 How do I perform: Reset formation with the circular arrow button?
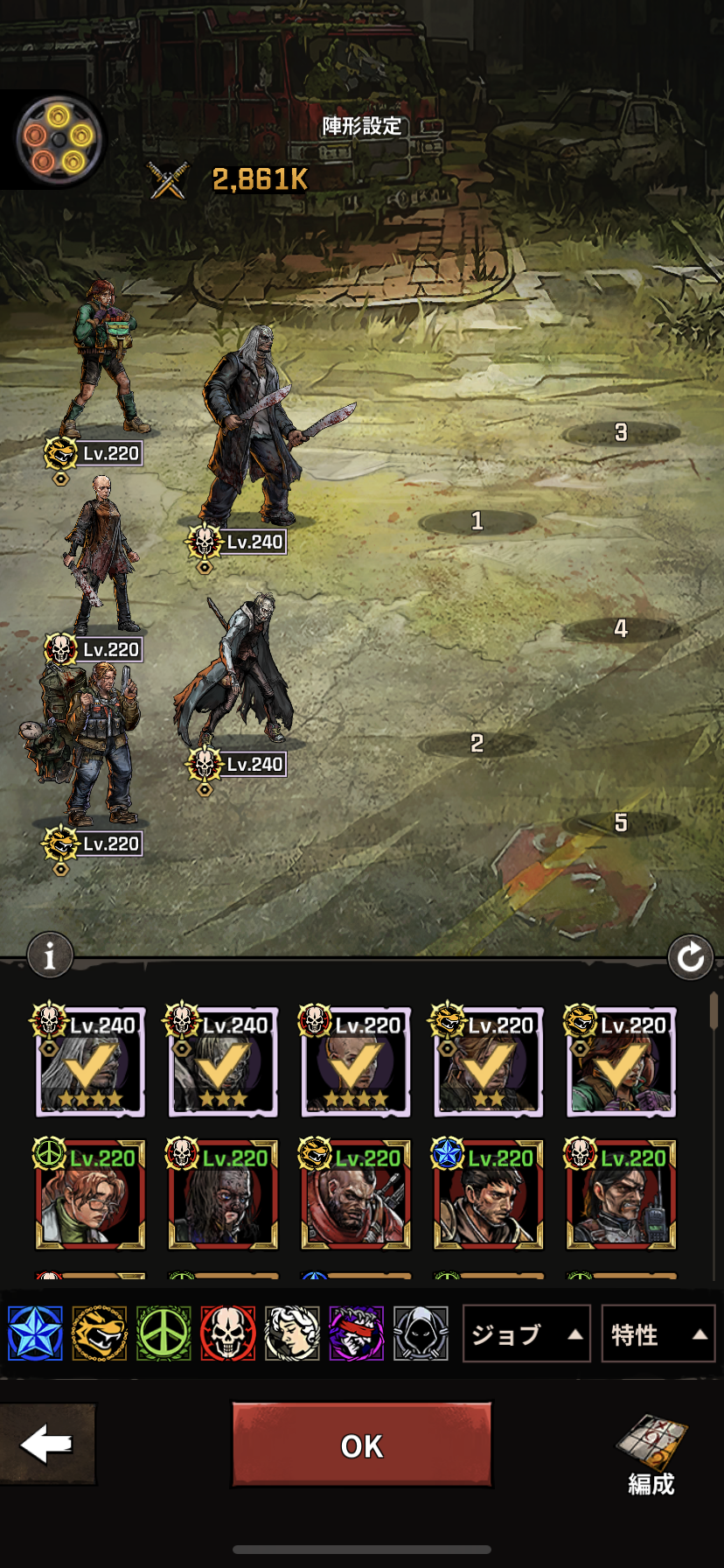click(690, 957)
